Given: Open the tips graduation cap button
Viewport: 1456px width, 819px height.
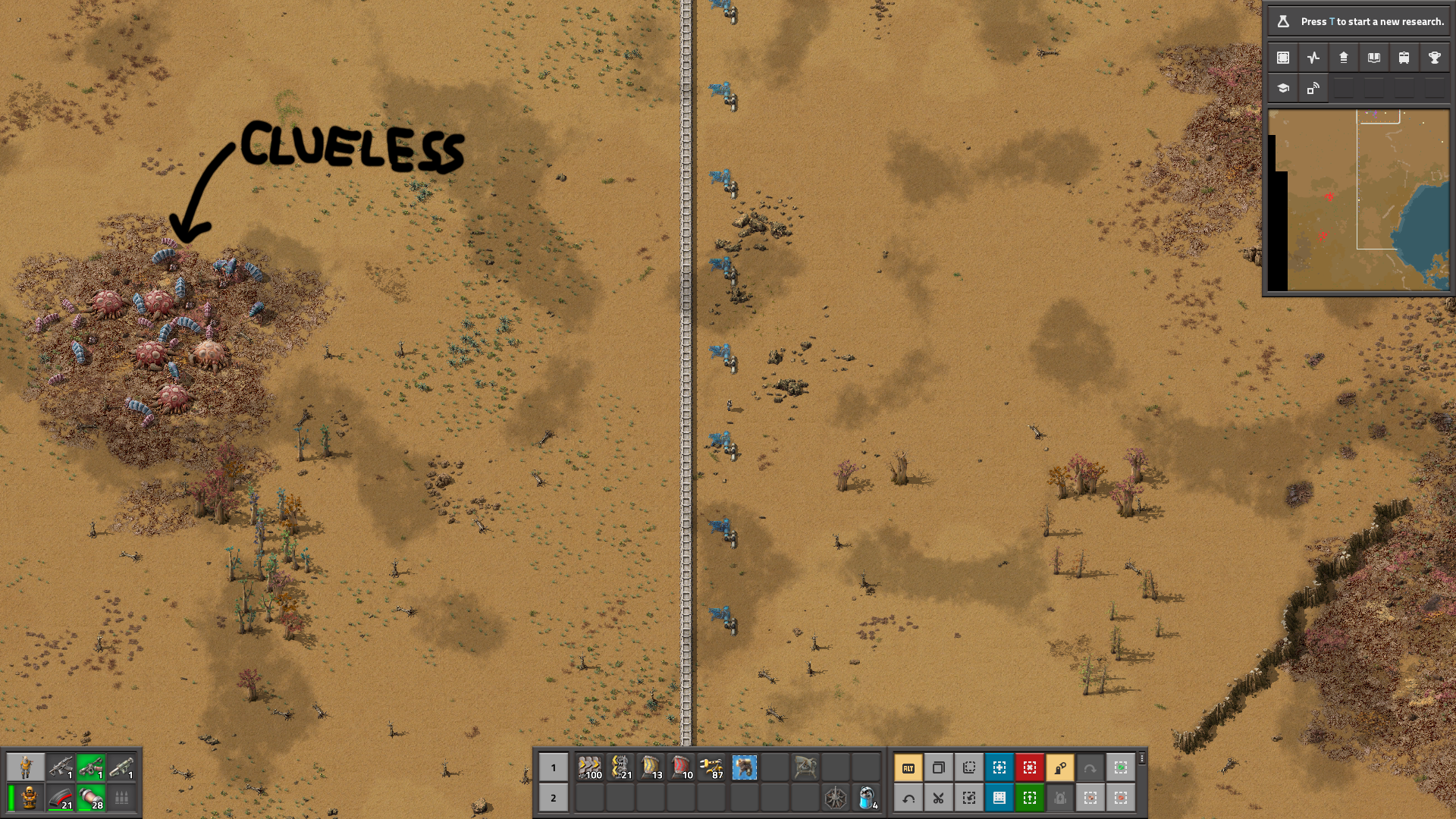Looking at the screenshot, I should [x=1283, y=88].
